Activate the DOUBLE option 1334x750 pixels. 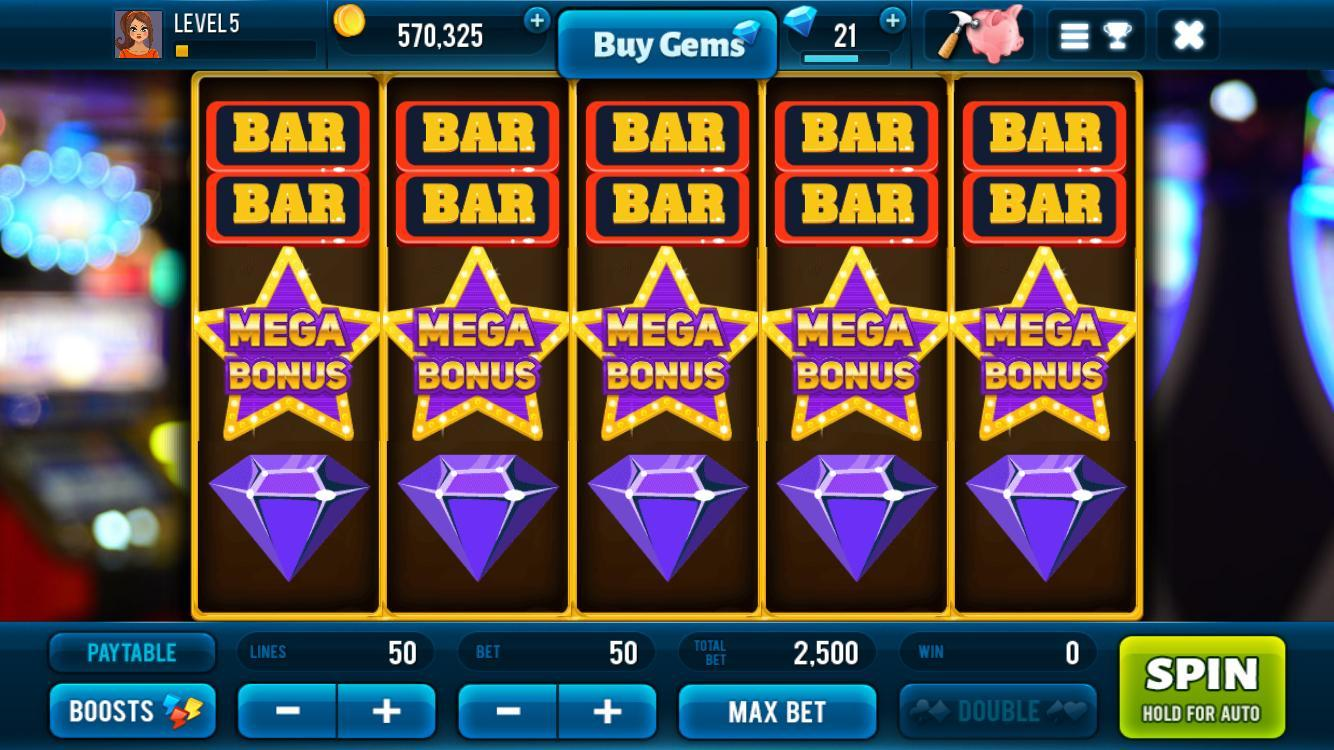[x=998, y=711]
